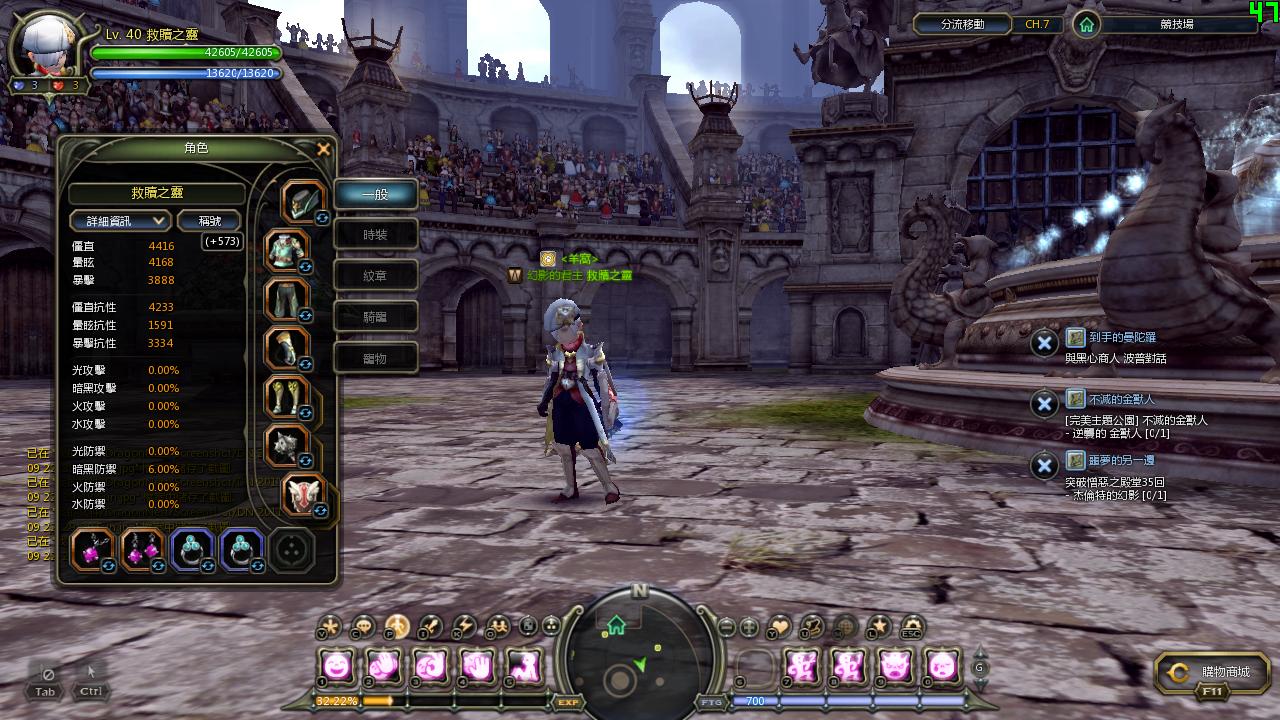Open the ESC gear system menu

(911, 627)
